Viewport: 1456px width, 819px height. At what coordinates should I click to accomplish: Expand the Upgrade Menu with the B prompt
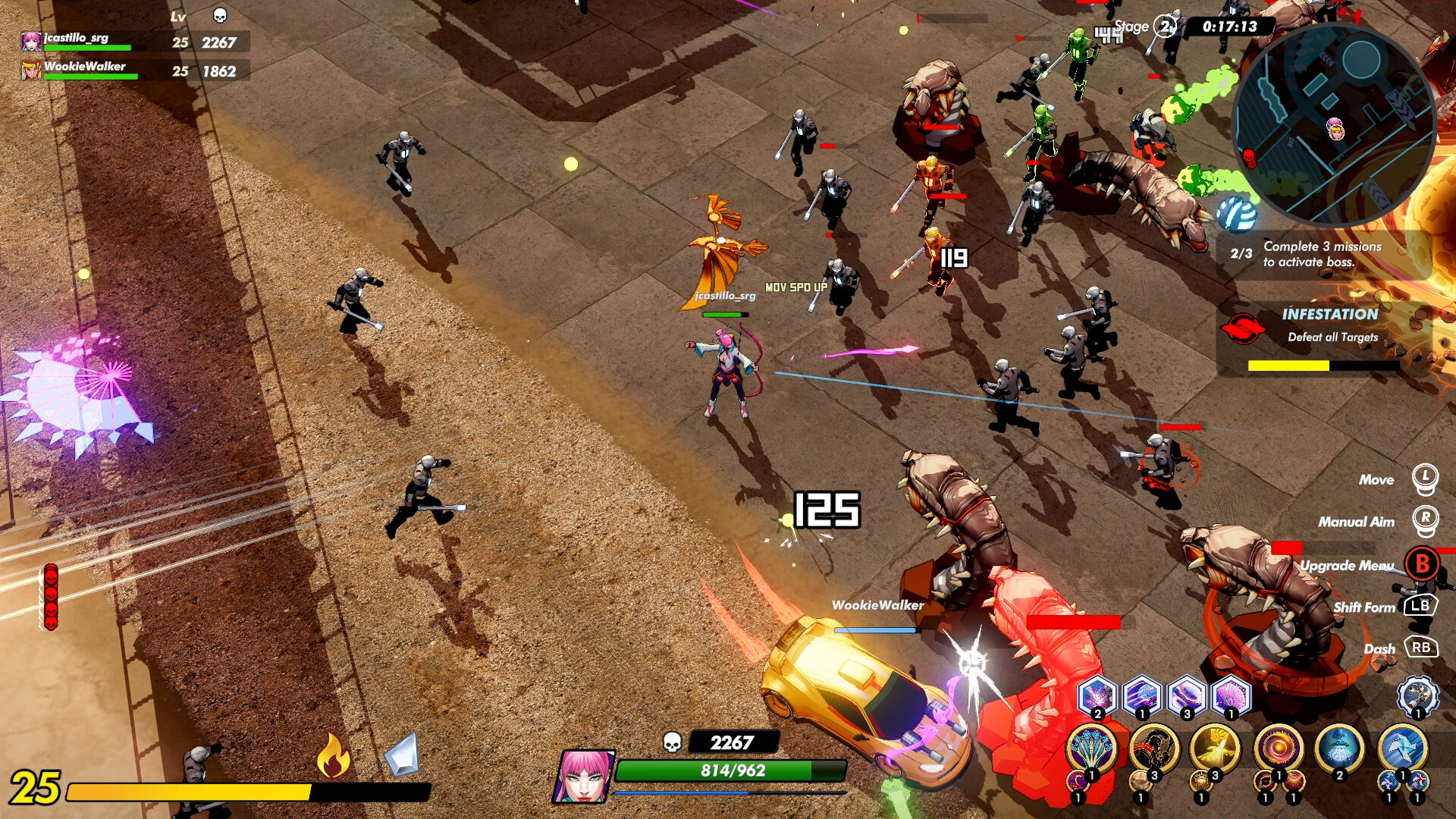pos(1423,564)
